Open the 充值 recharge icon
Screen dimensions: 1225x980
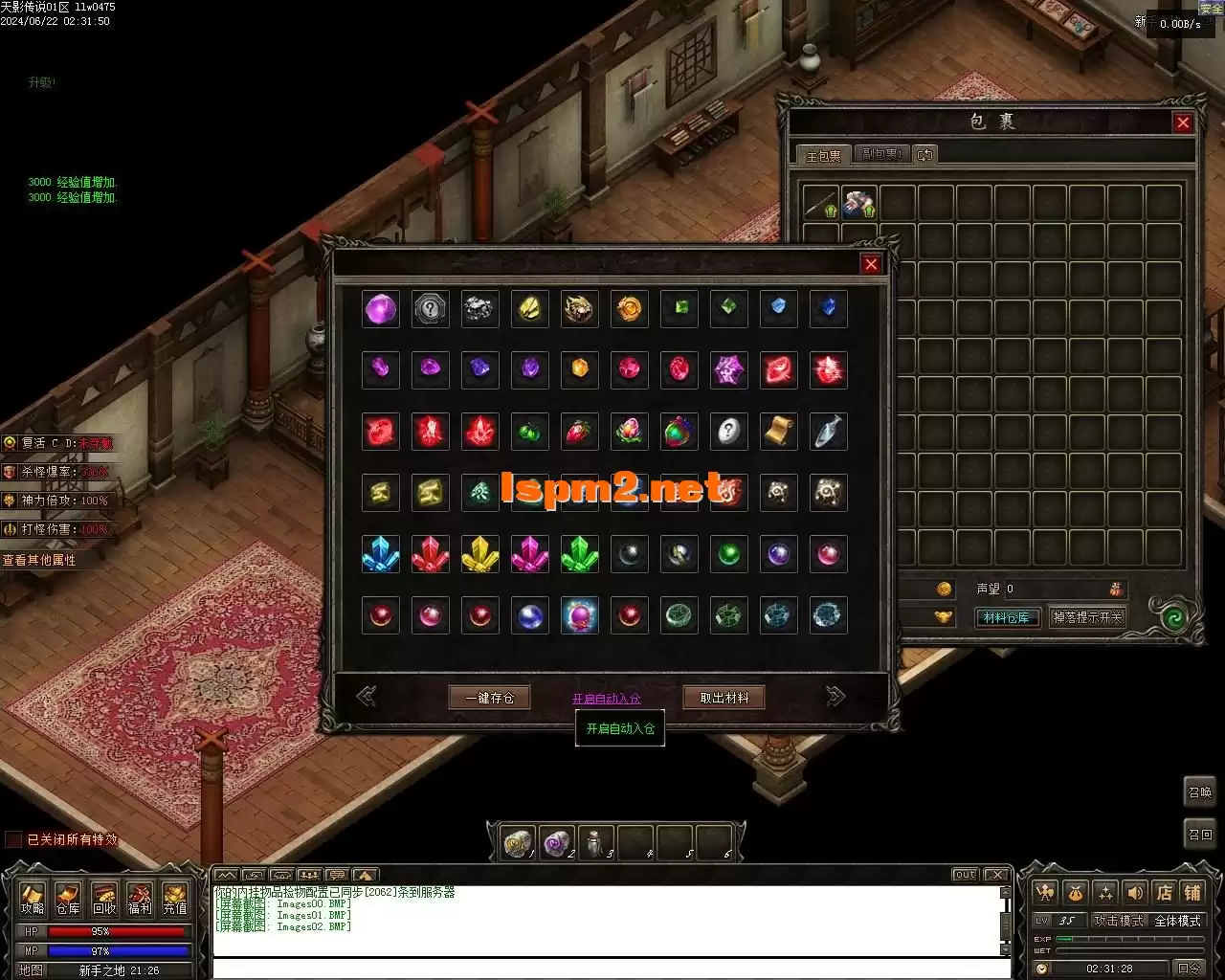[175, 900]
